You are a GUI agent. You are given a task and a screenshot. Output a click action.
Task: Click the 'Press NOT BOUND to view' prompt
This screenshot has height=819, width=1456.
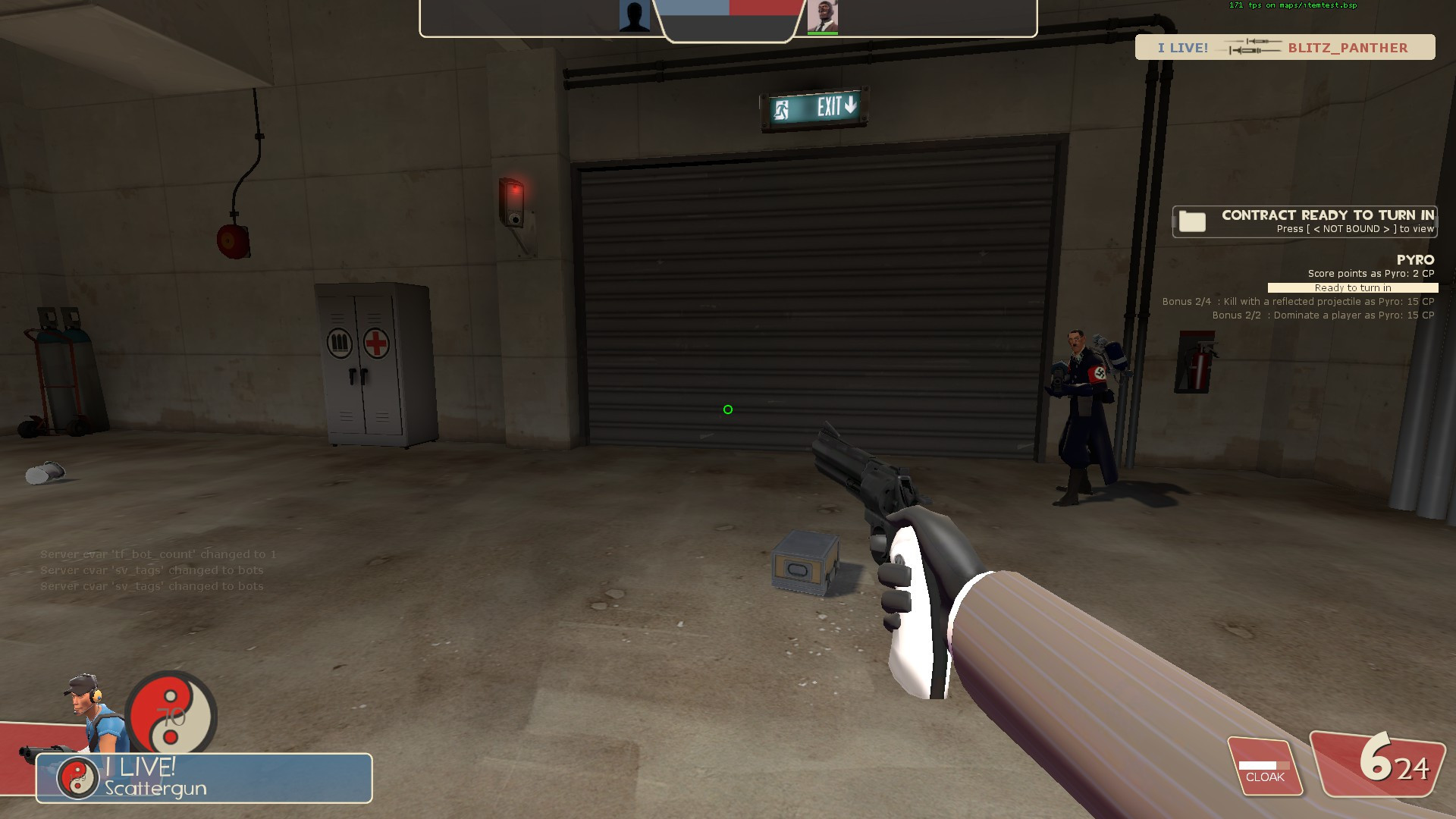(1354, 229)
